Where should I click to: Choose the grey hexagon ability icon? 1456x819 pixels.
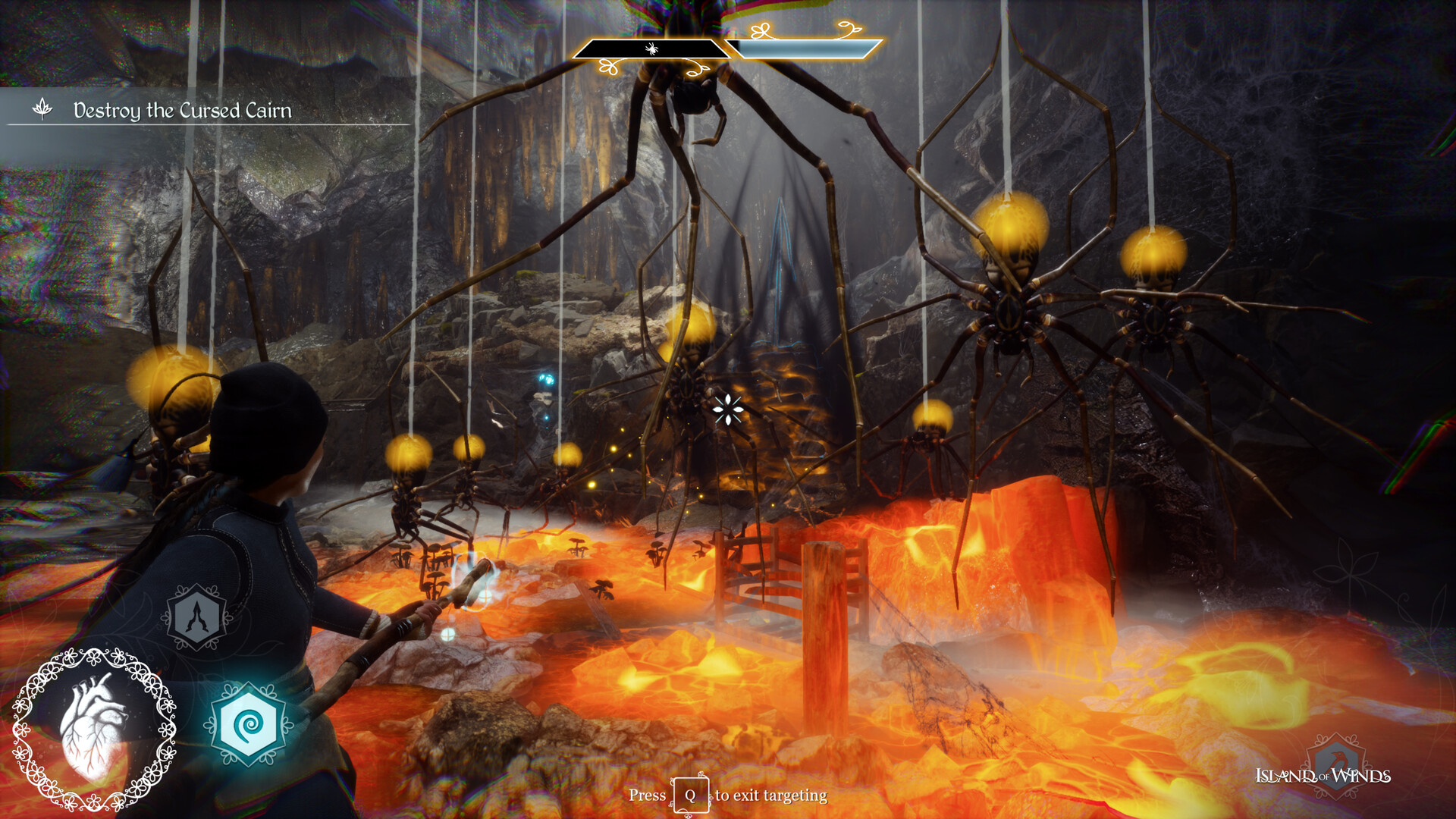[x=197, y=617]
